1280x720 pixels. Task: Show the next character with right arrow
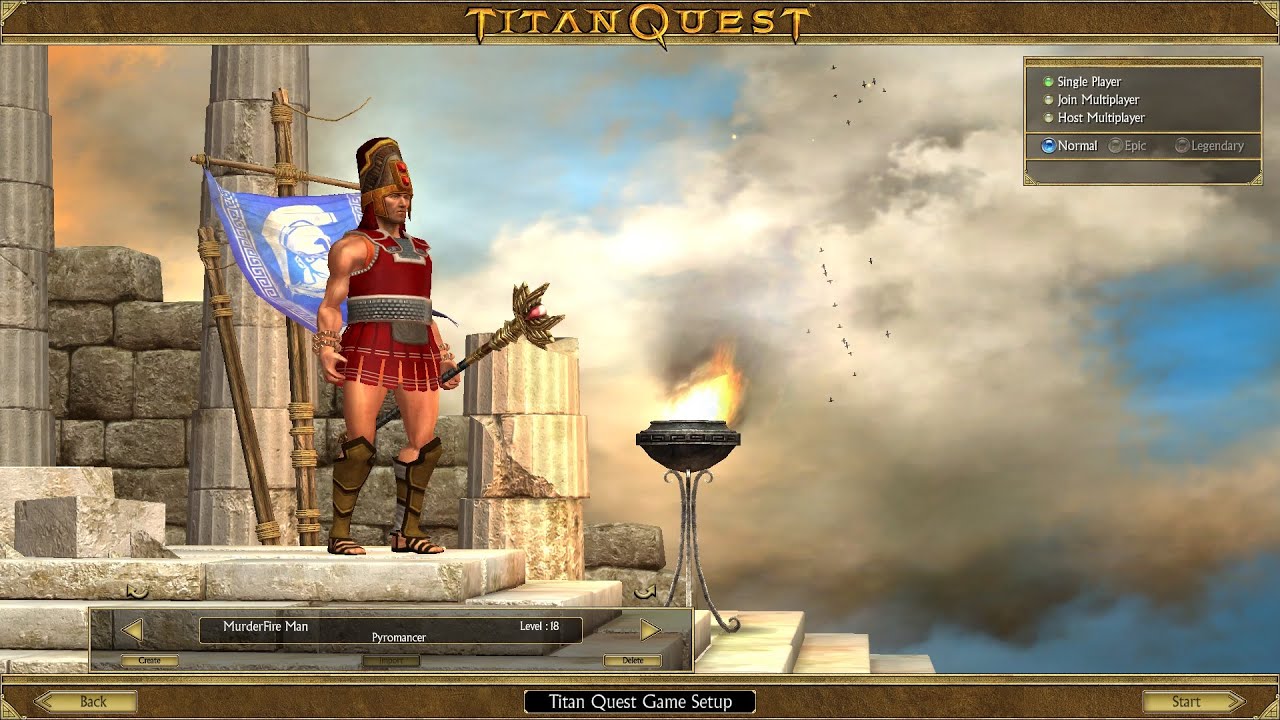(x=650, y=630)
